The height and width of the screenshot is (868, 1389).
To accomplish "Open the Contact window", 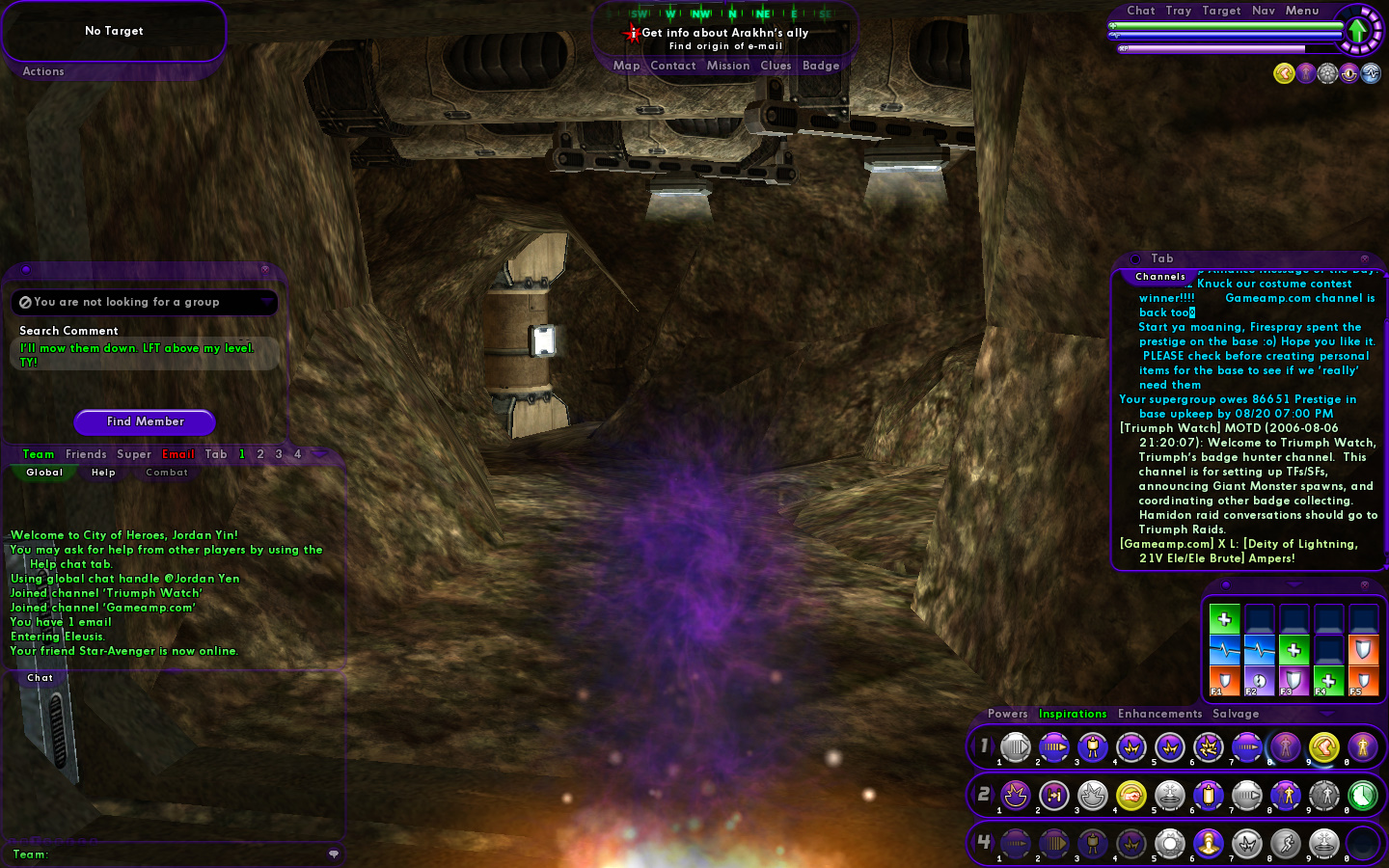I will point(672,66).
